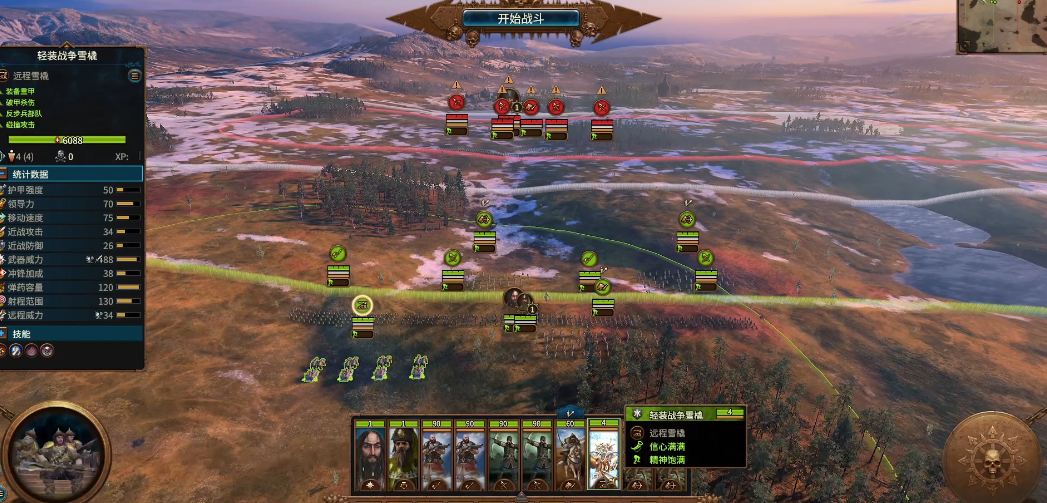Open the battlefield minimap
This screenshot has height=503, width=1047.
[x=1004, y=26]
